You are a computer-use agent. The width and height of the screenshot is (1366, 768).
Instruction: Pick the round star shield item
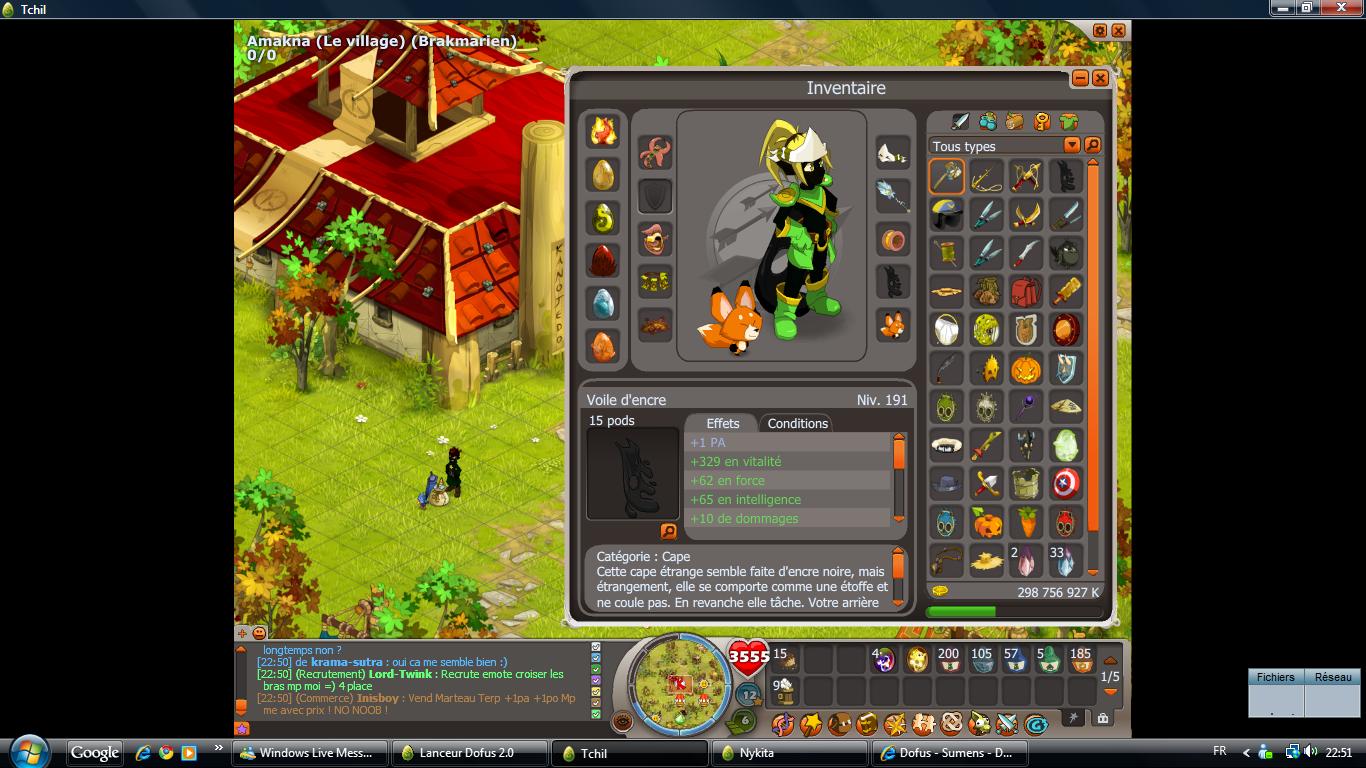pyautogui.click(x=1065, y=484)
